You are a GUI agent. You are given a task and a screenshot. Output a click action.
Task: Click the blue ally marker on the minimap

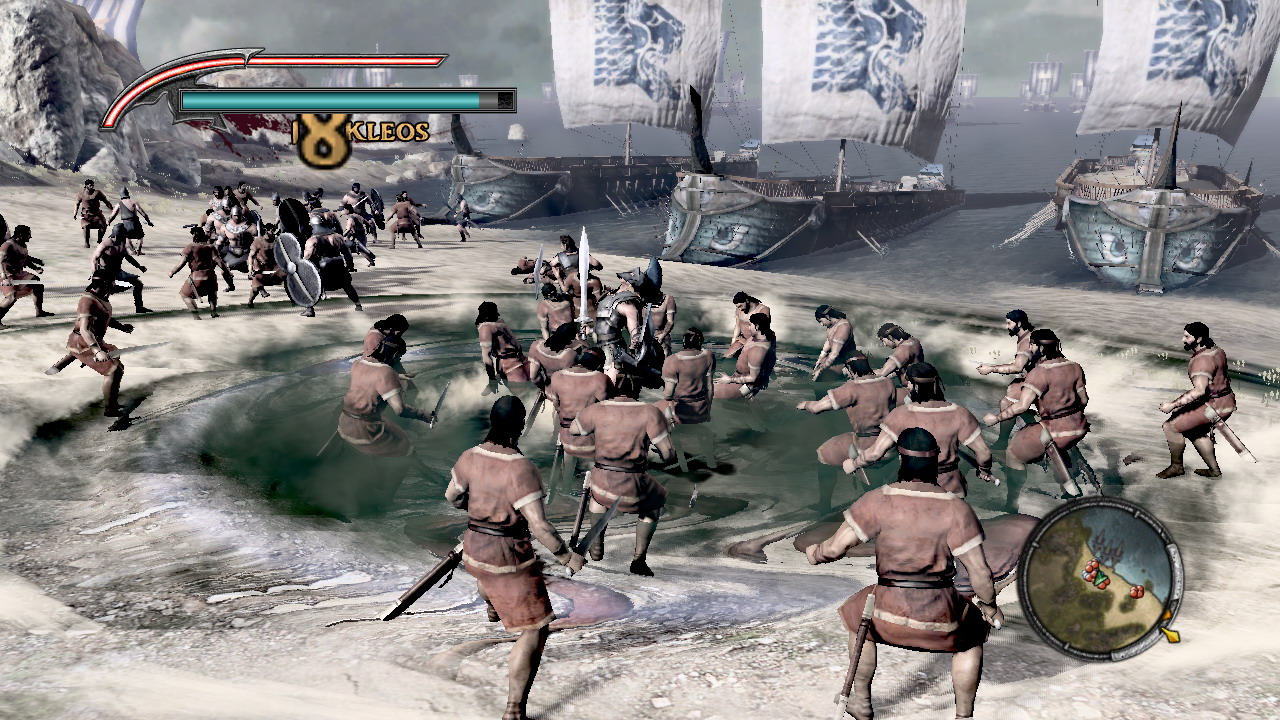(x=1086, y=574)
